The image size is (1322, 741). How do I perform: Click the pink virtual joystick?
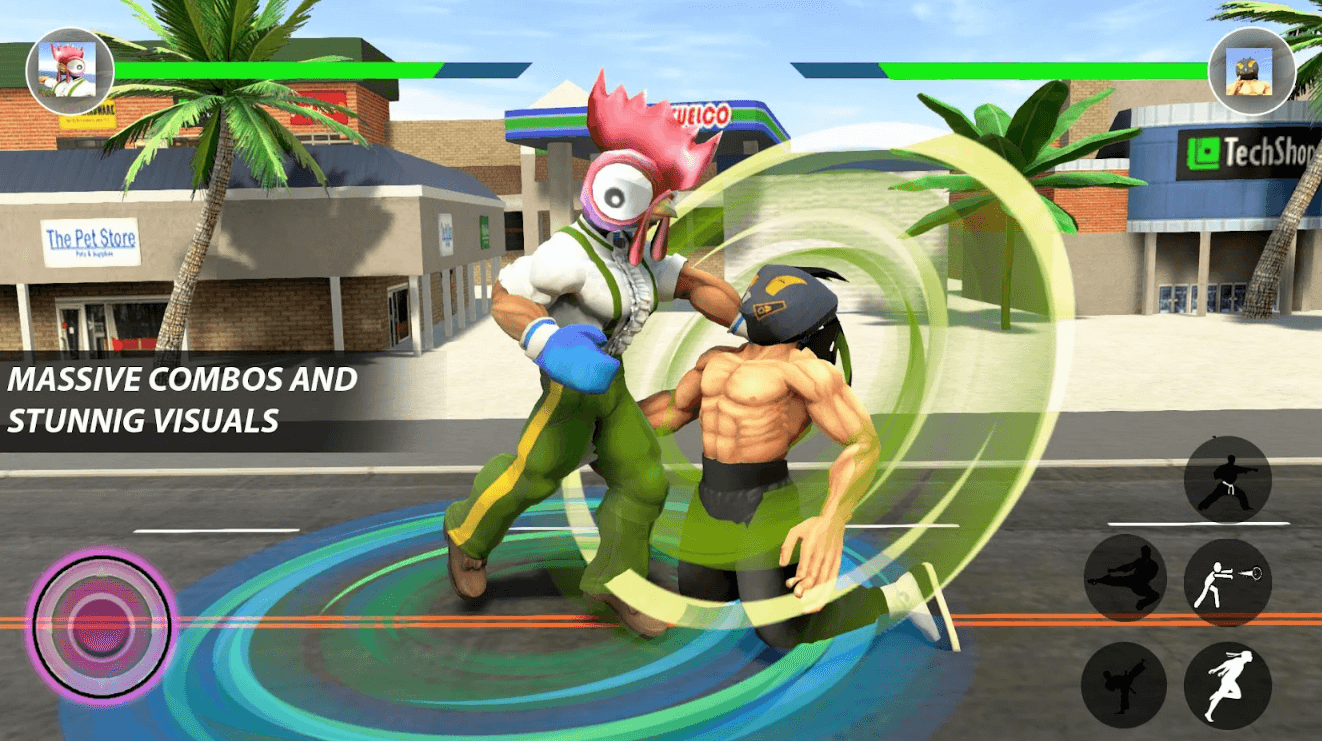[x=100, y=625]
